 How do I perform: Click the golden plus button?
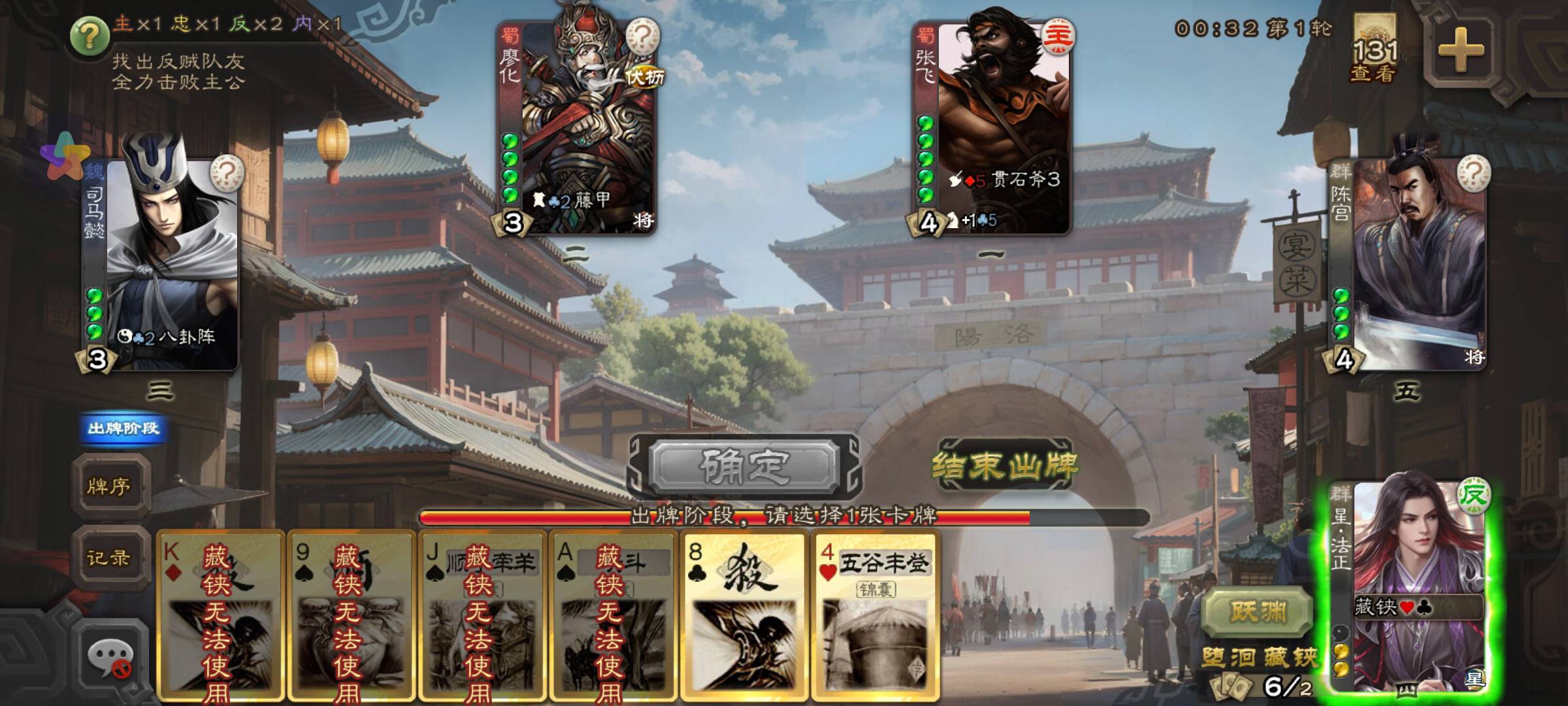tap(1461, 50)
